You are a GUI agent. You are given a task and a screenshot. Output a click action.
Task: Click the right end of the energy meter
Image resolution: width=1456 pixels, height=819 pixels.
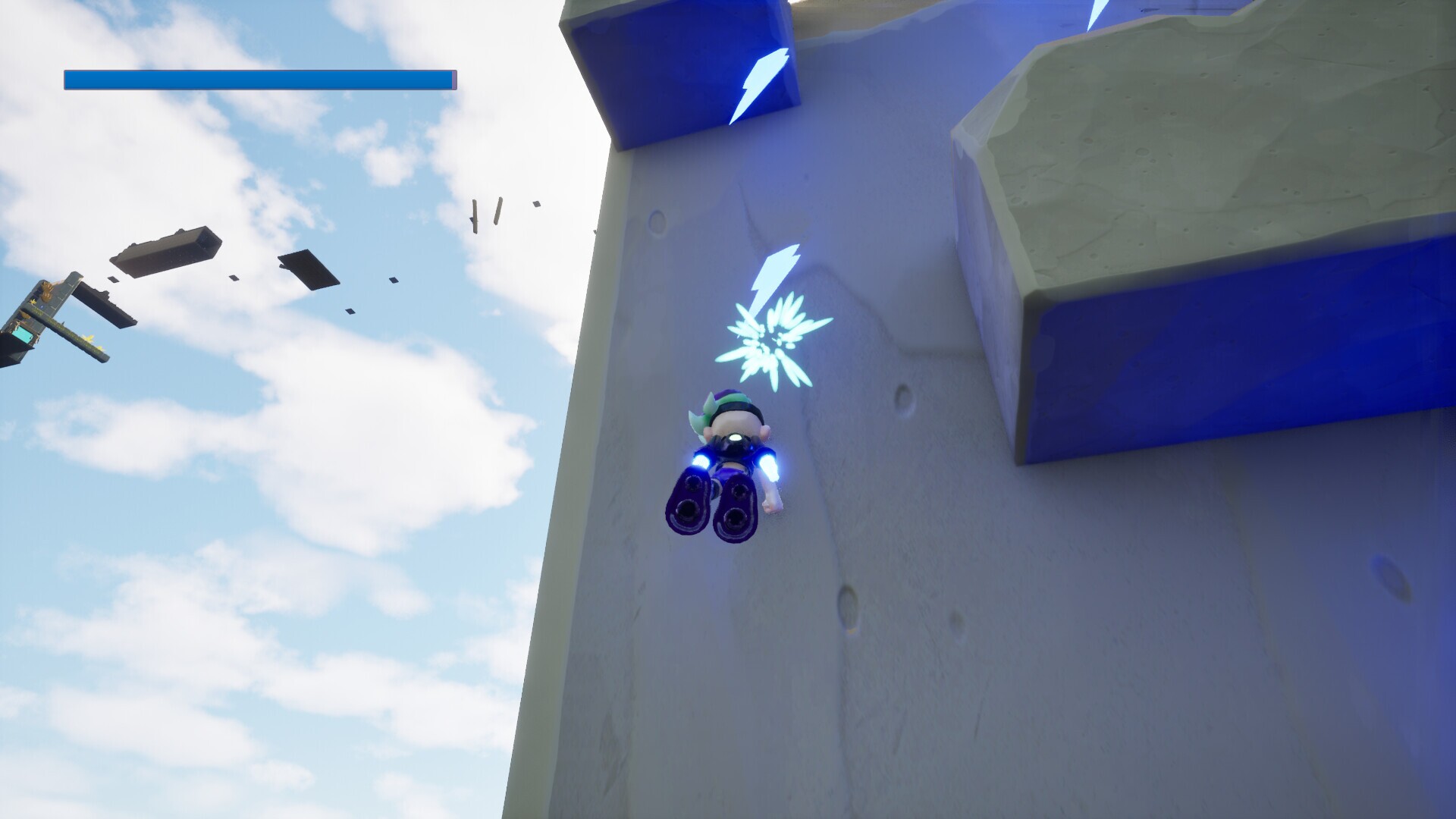point(452,78)
